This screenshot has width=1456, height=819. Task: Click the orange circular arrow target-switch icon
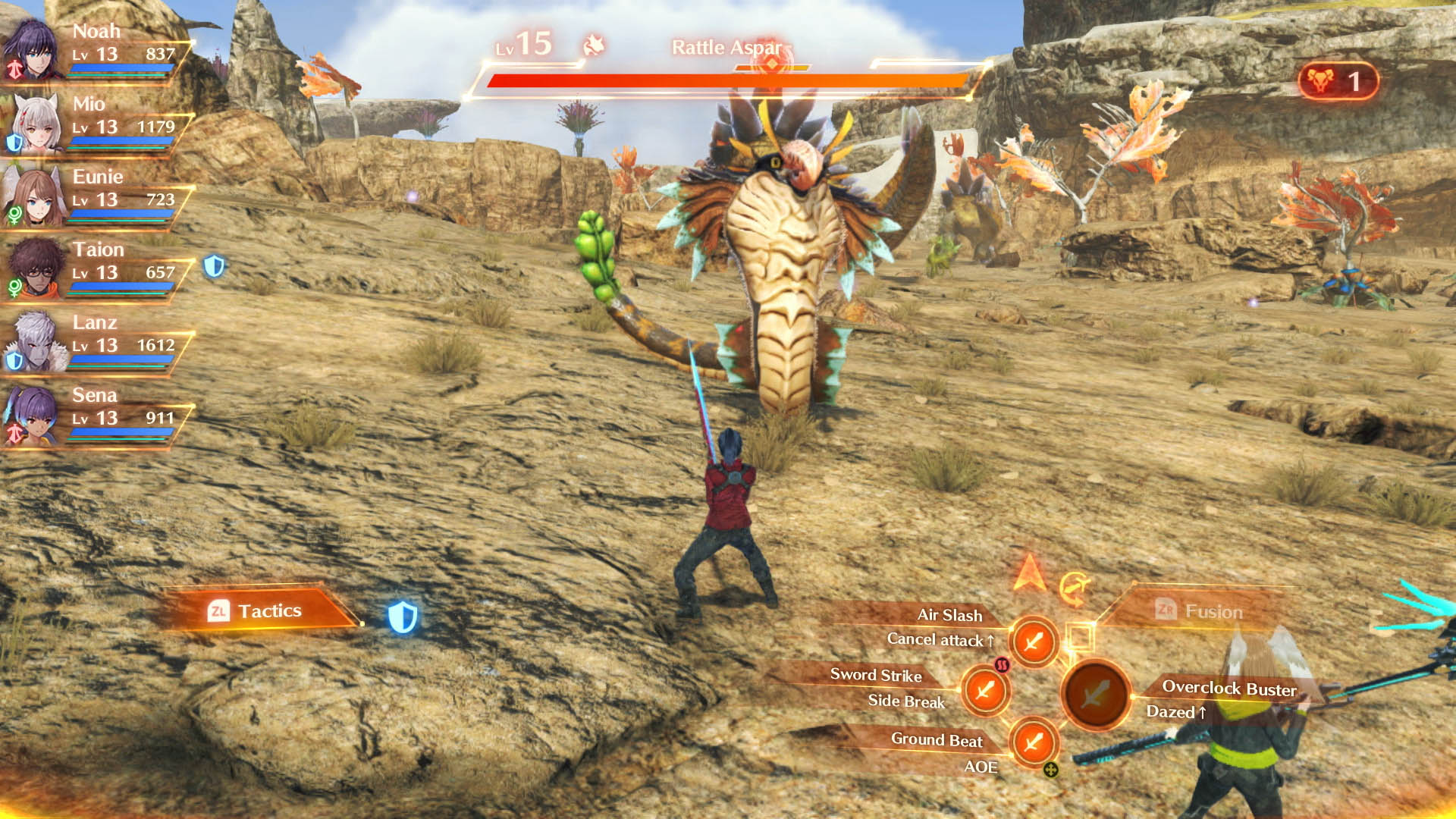tap(1074, 588)
